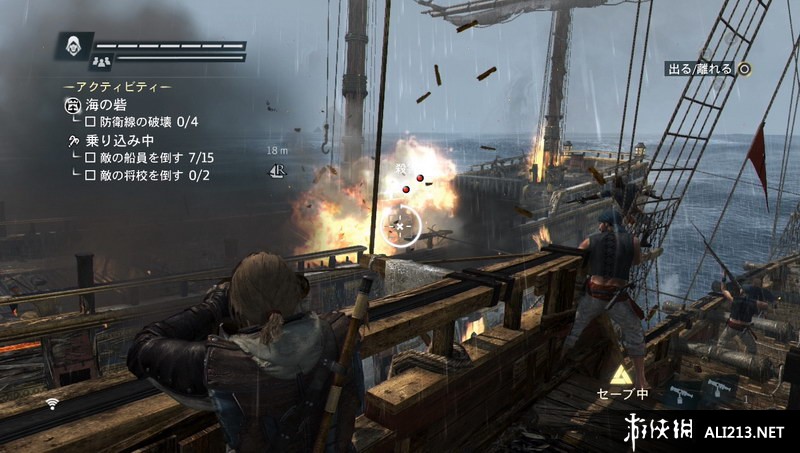Select the white wifi signal icon
800x453 pixels.
click(x=52, y=403)
